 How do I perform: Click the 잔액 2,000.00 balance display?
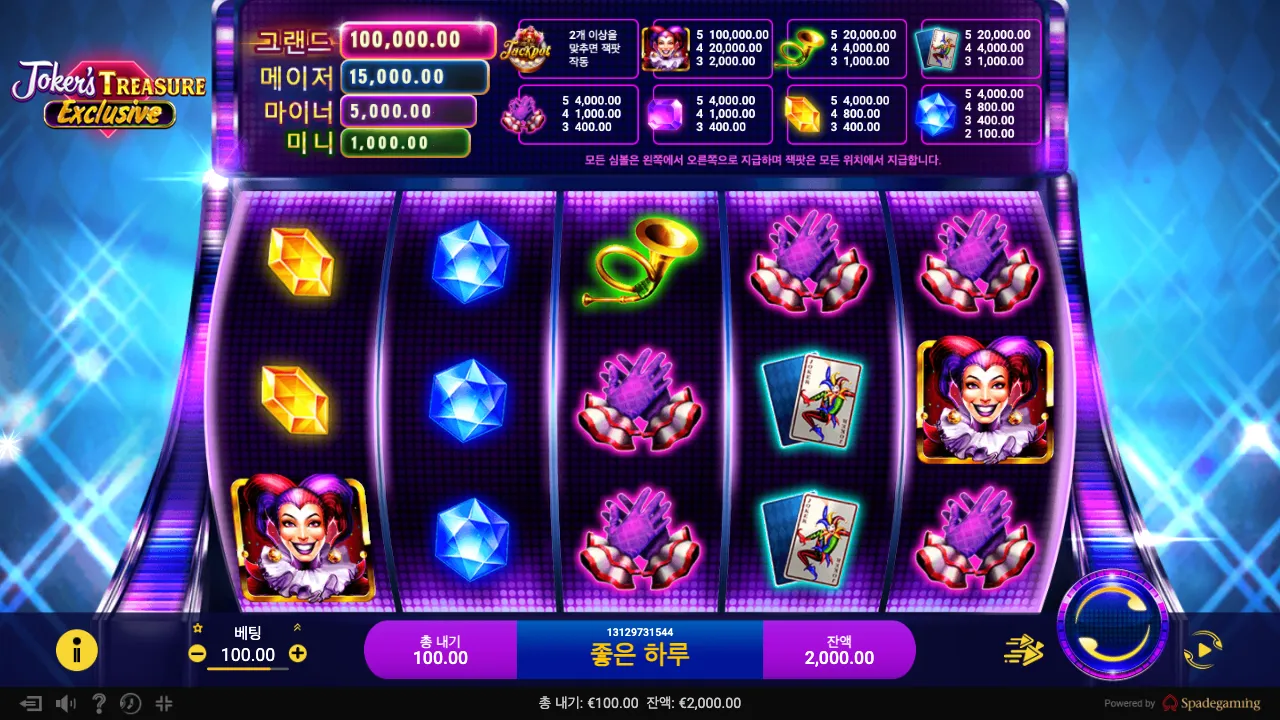839,649
